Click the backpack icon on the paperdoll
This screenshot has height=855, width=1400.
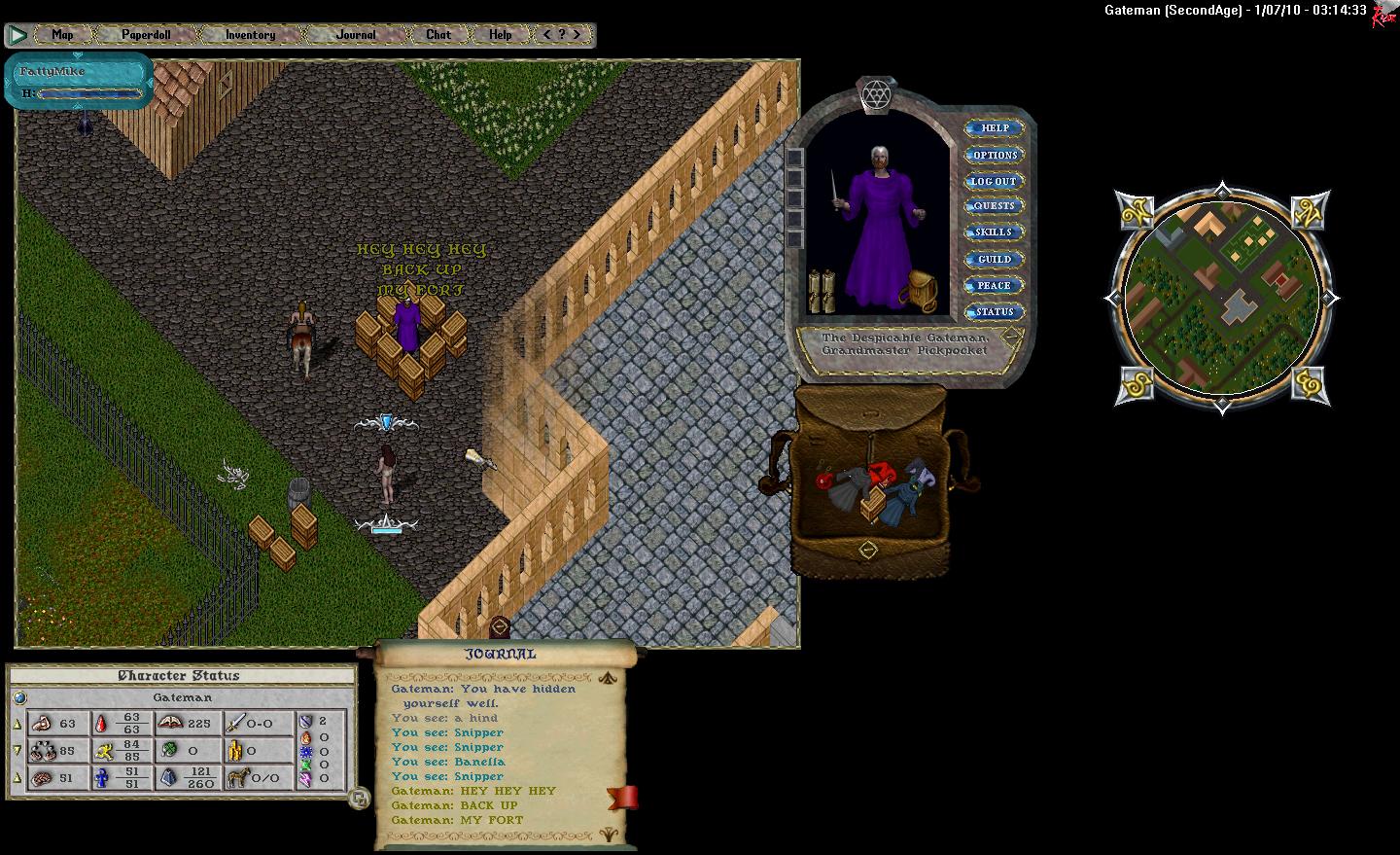click(917, 290)
